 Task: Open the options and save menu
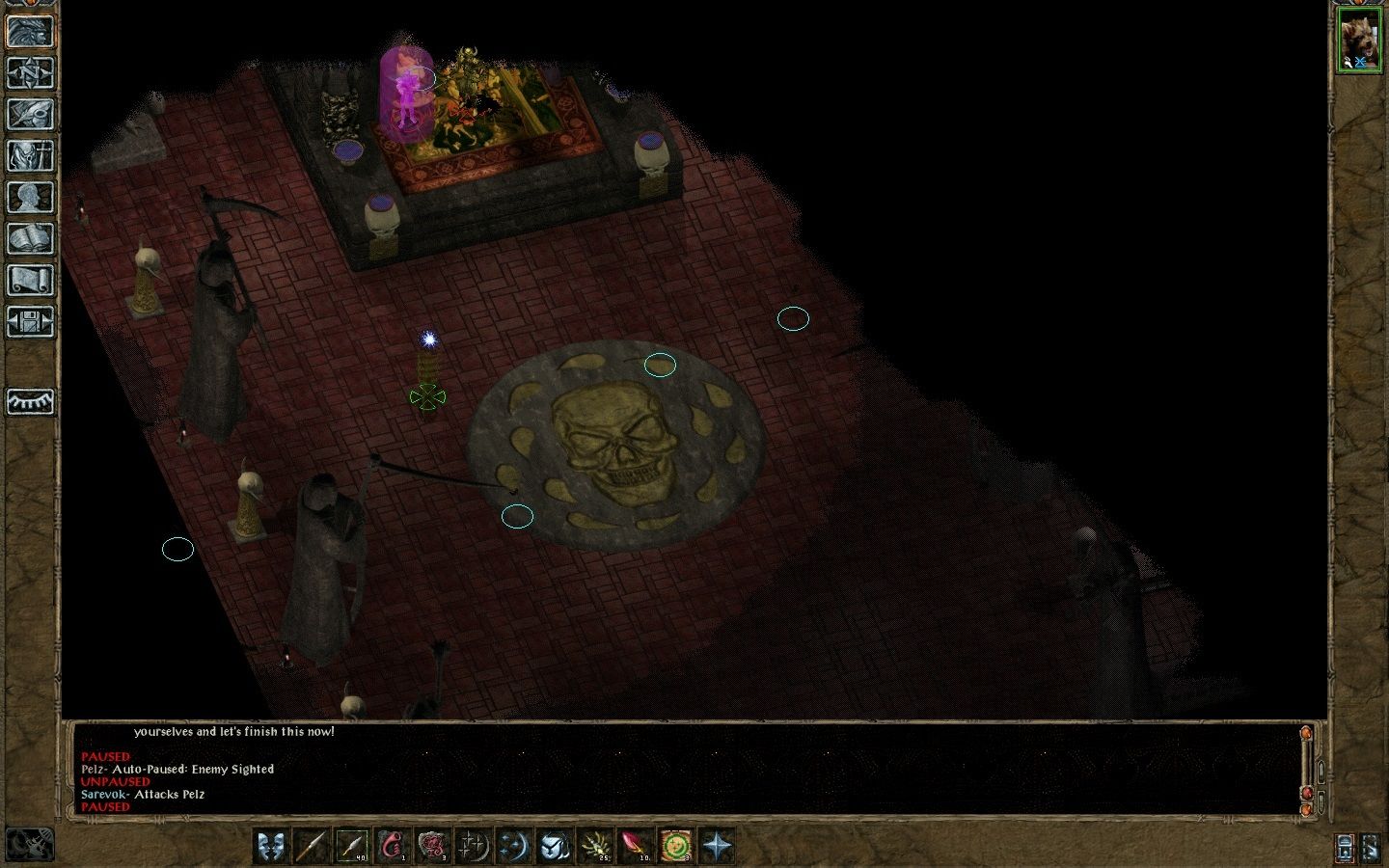click(30, 321)
